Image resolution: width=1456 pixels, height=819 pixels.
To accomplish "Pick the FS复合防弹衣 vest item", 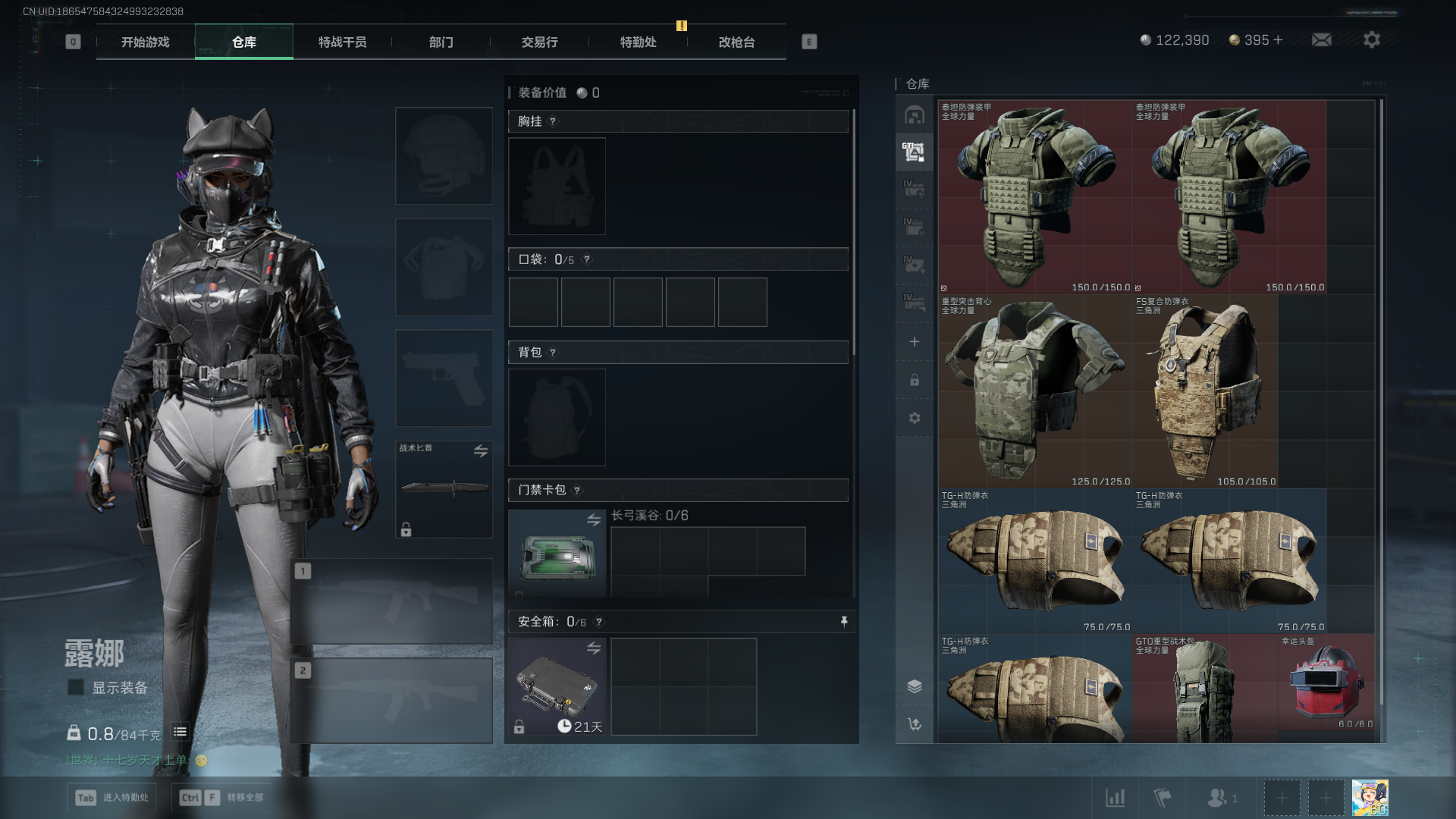I will [1206, 391].
